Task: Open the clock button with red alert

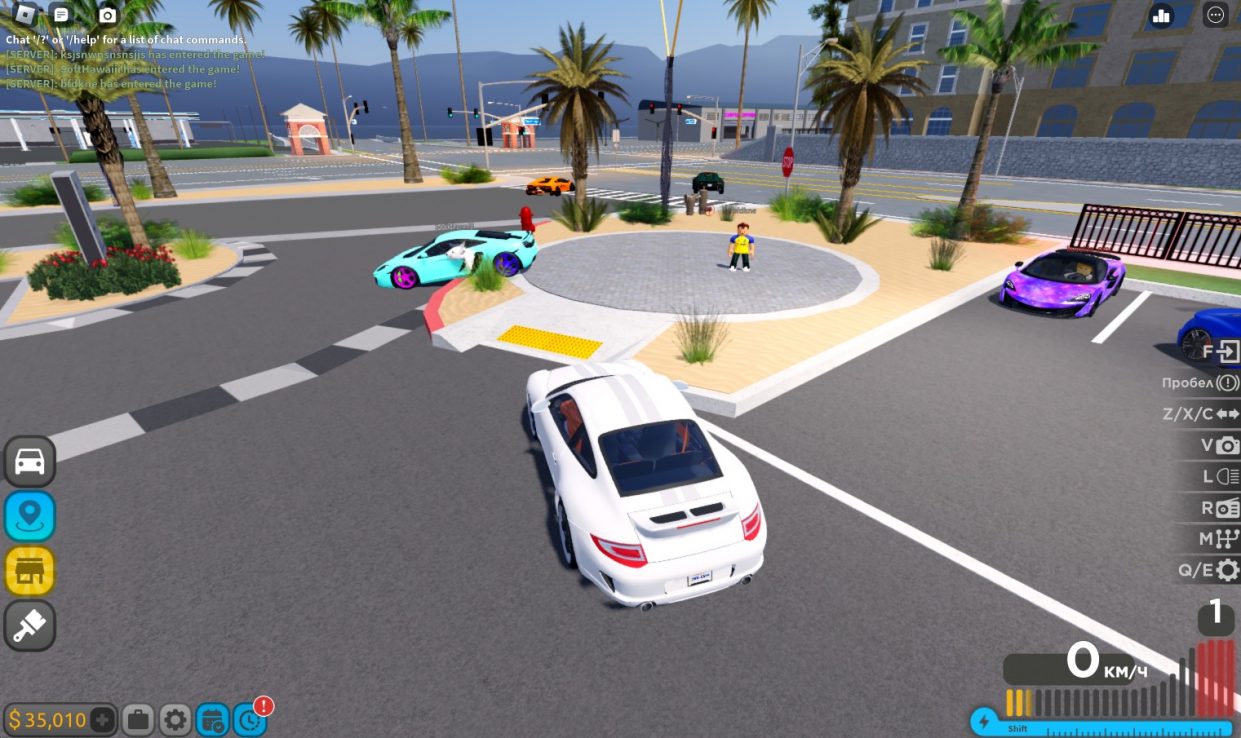Action: point(249,719)
